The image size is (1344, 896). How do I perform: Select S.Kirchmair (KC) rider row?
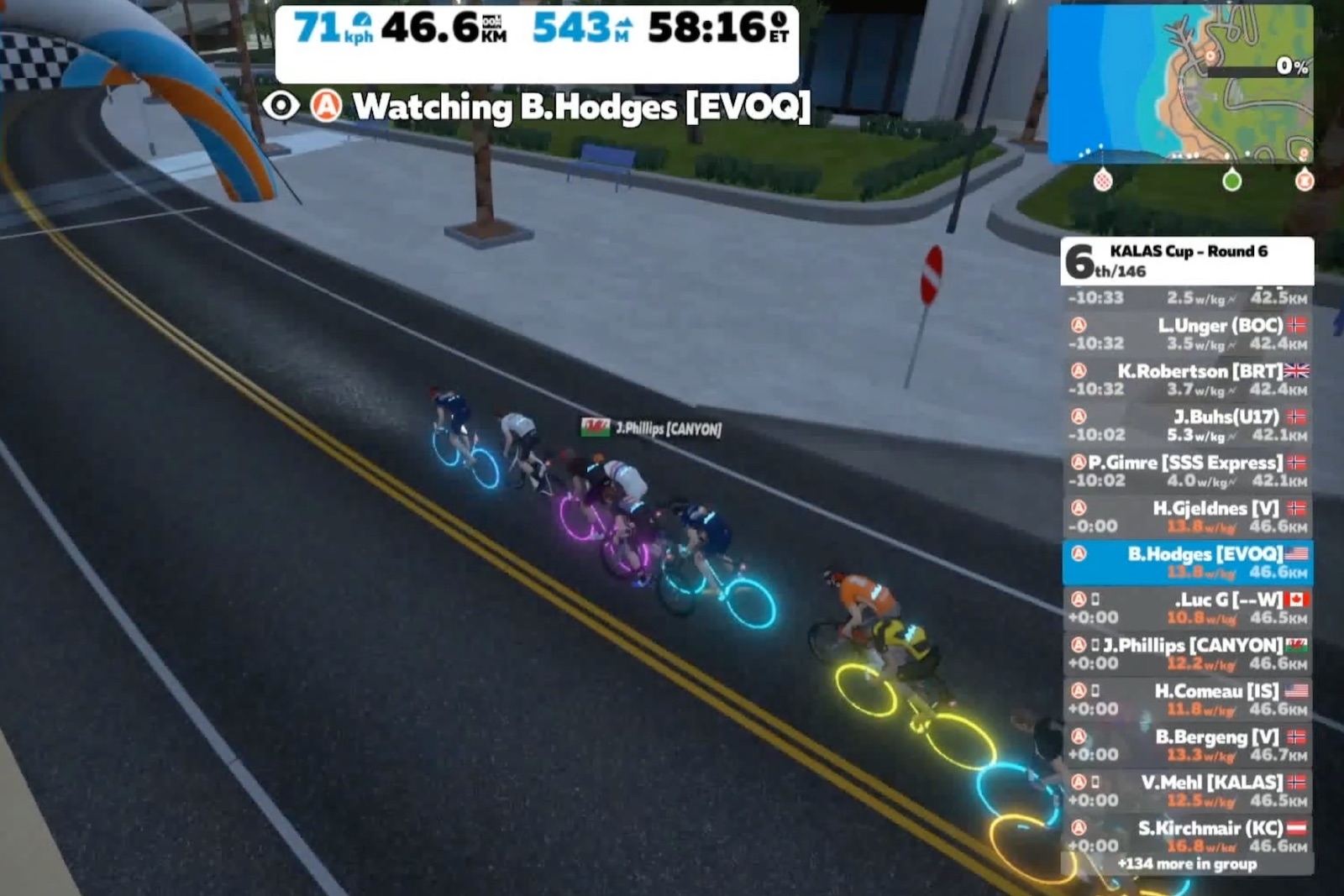point(1188,835)
